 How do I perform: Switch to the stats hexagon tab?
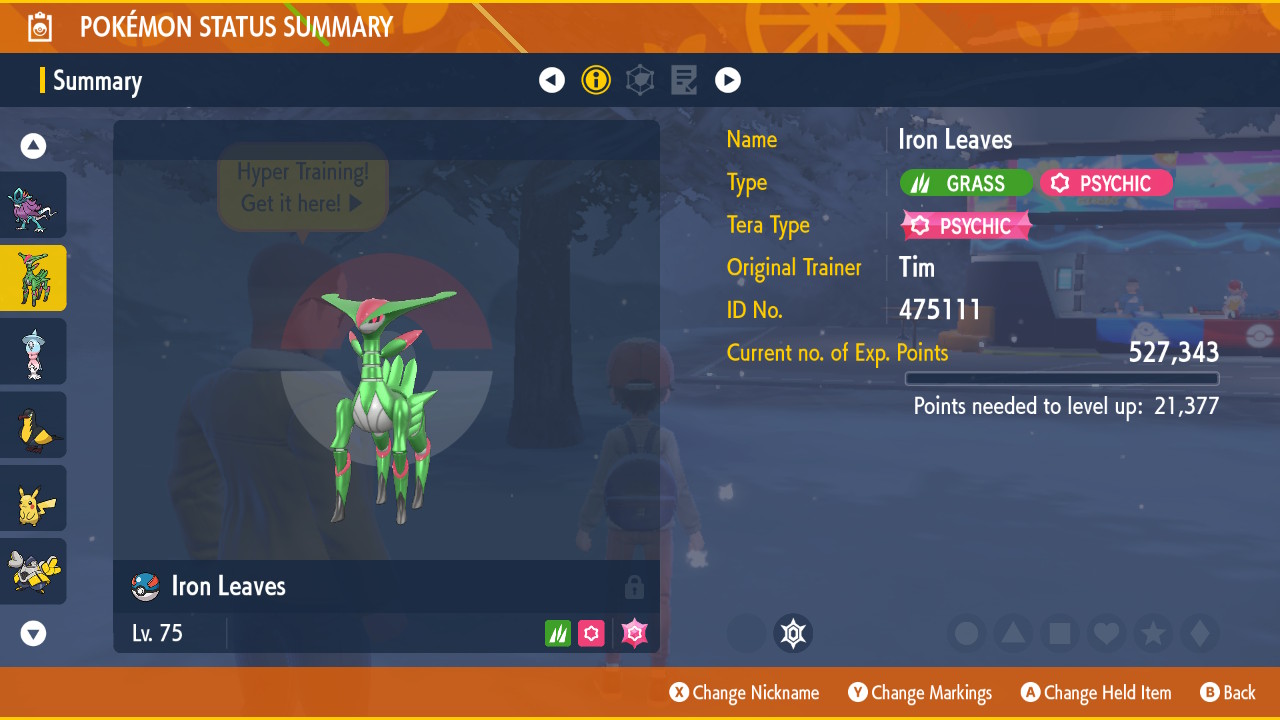click(640, 80)
